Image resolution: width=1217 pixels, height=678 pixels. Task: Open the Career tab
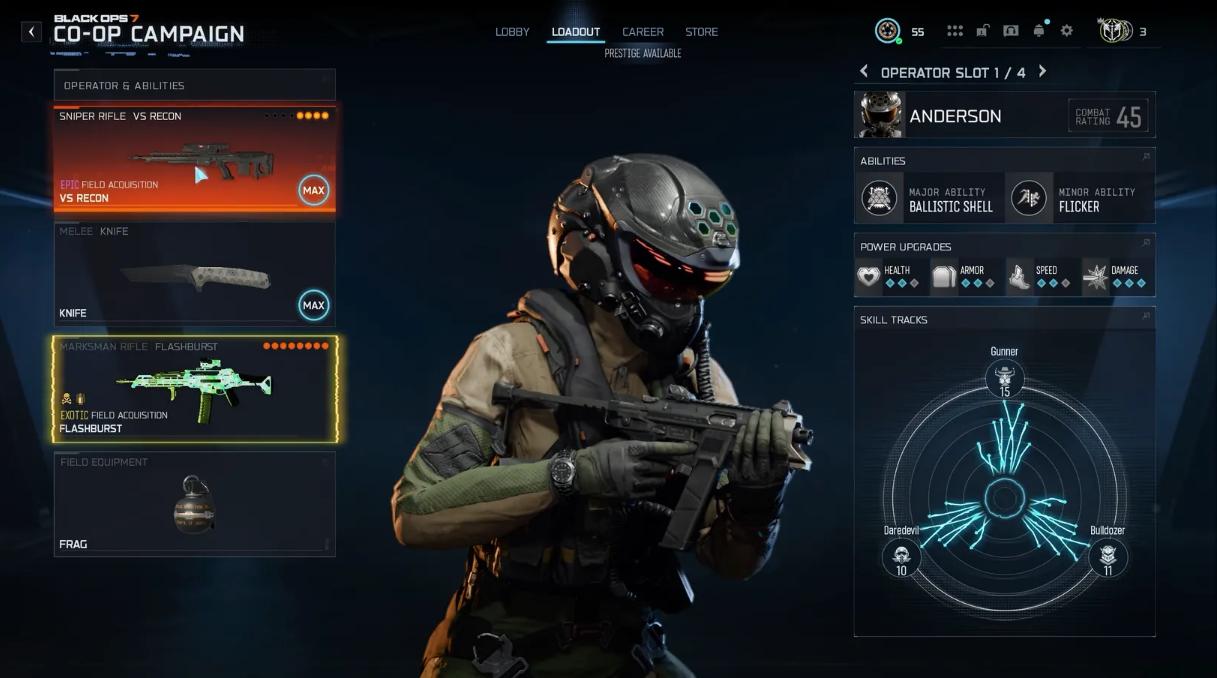(x=643, y=32)
